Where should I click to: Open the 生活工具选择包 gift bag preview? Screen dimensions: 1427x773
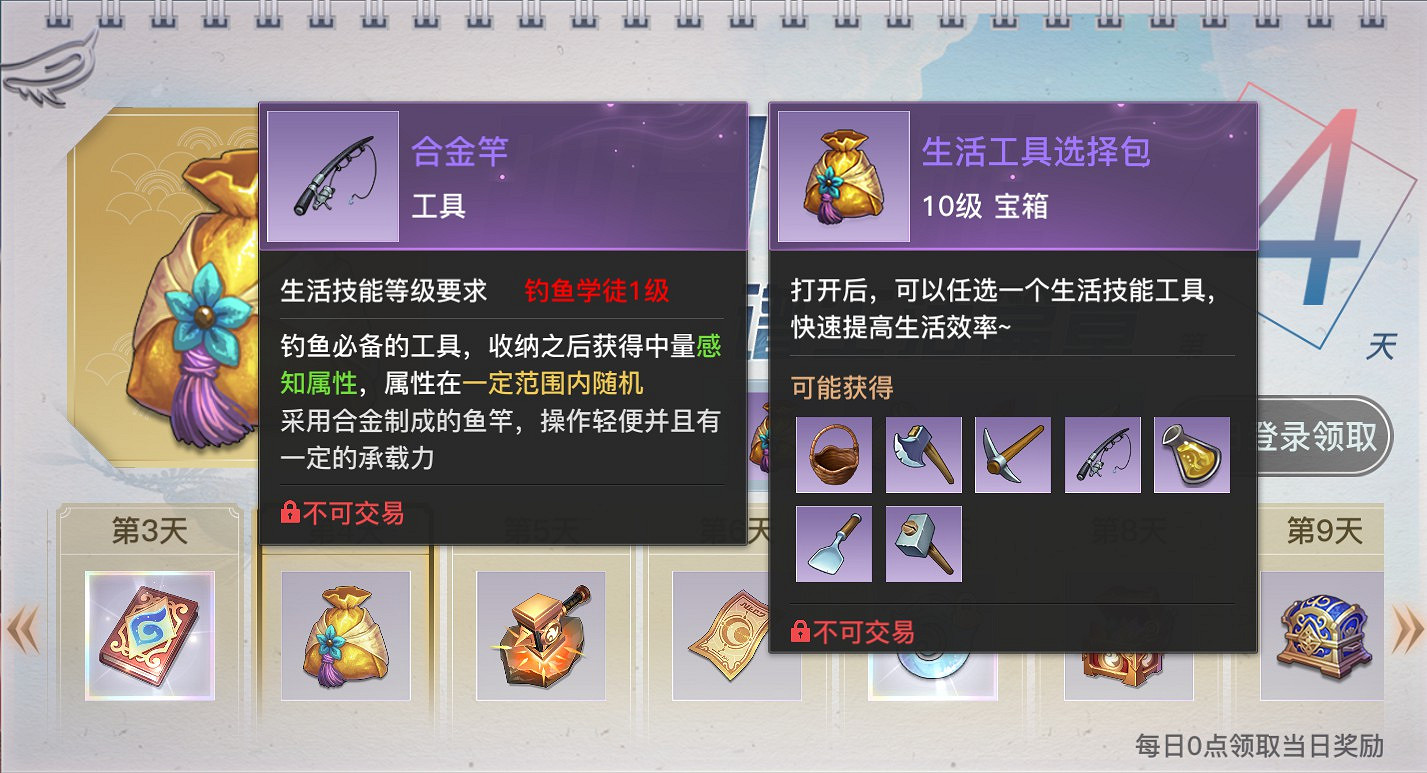pos(842,176)
